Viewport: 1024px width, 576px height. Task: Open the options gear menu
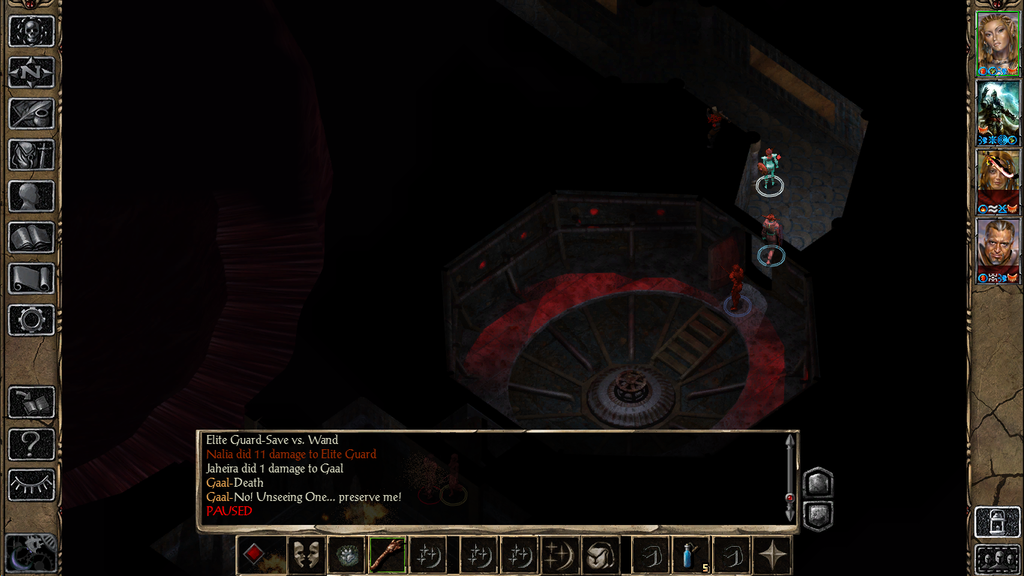point(31,320)
